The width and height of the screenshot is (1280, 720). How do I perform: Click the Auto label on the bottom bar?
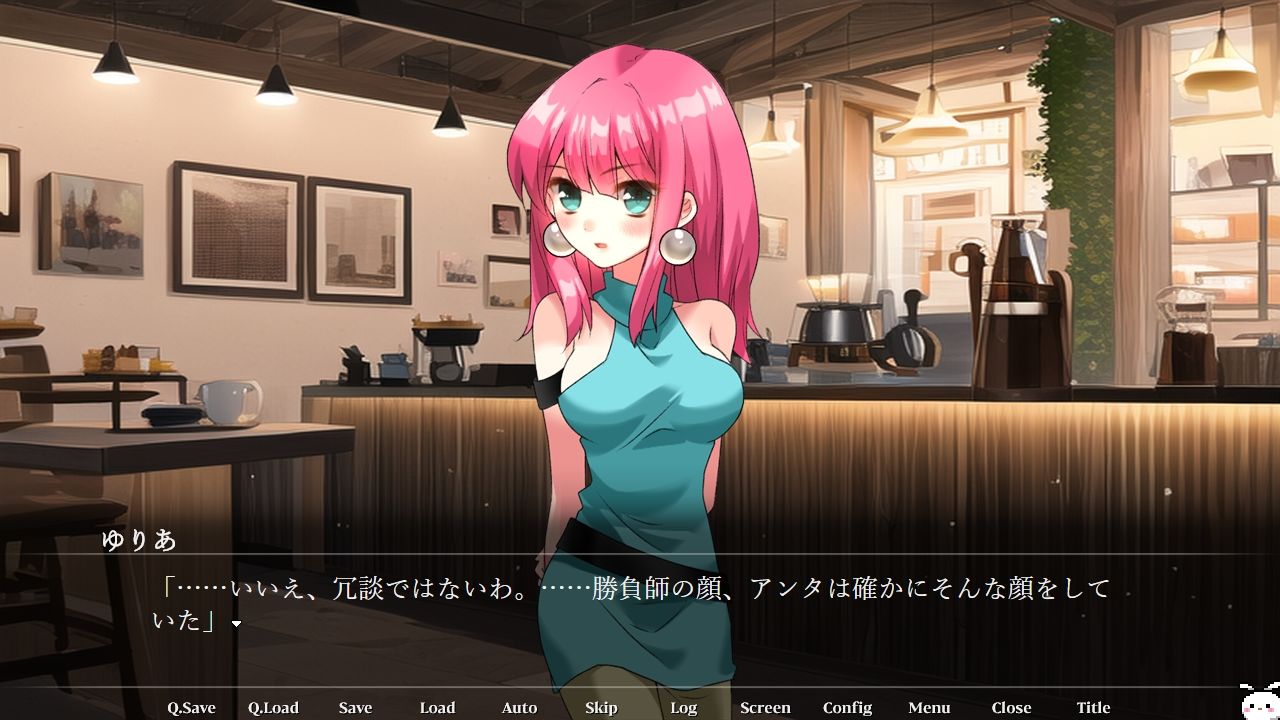point(519,707)
